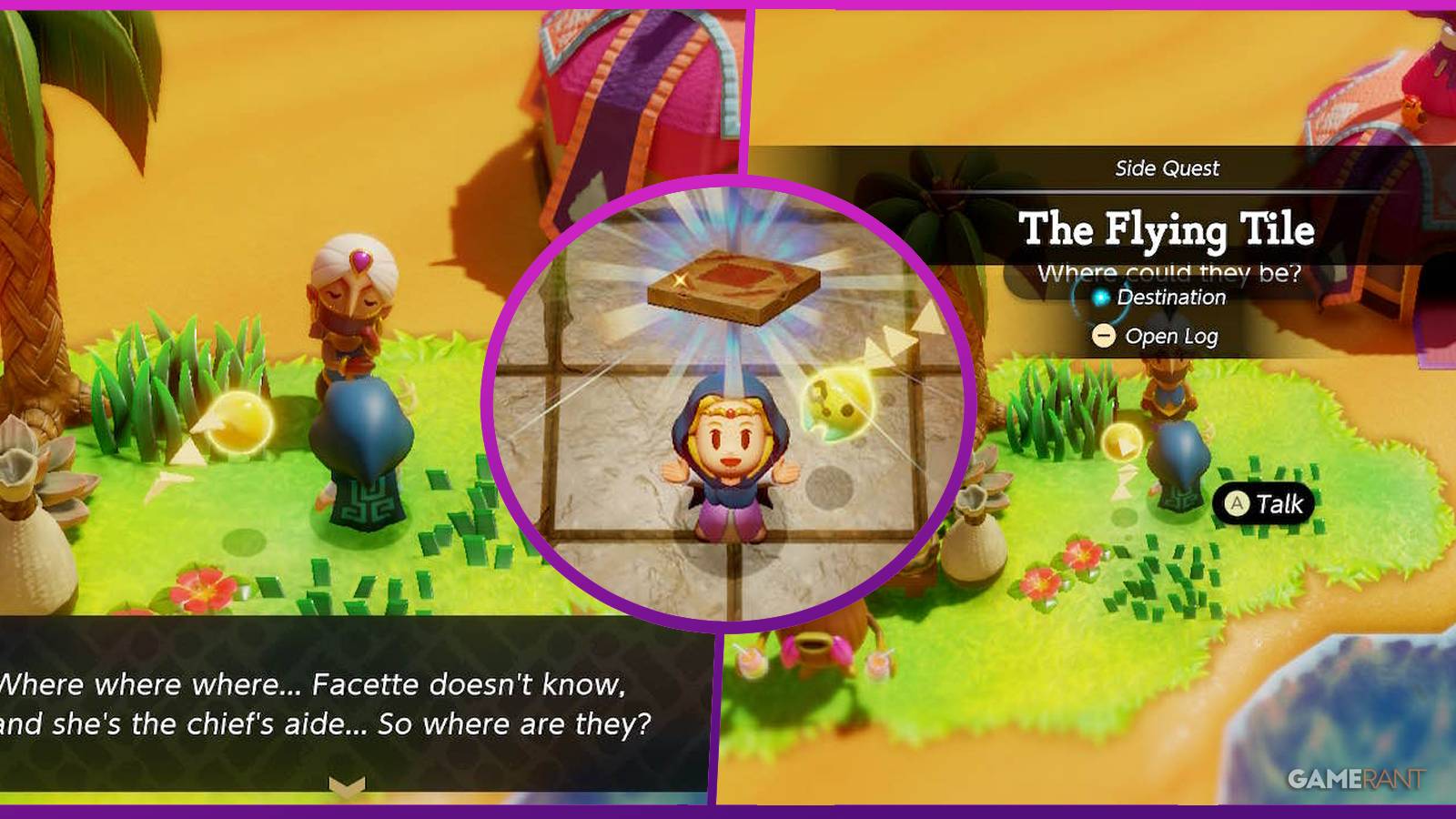The height and width of the screenshot is (819, 1456).
Task: Click the Open Log text button
Action: 1174,335
